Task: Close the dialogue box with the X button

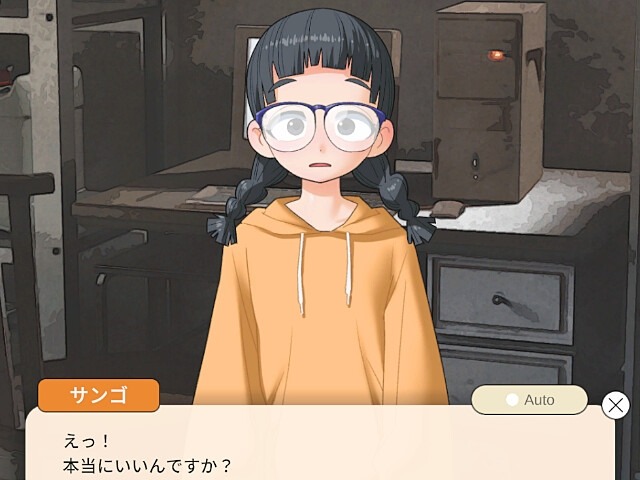Action: [616, 405]
